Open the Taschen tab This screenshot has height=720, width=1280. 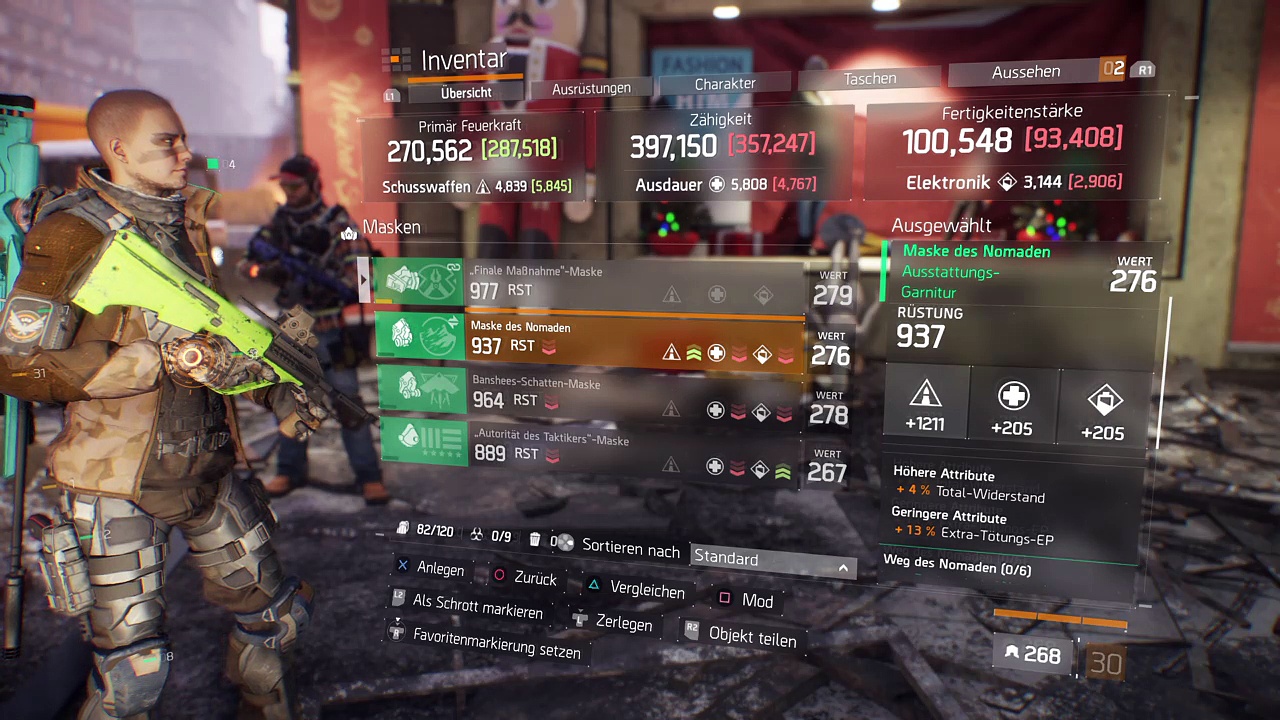coord(869,78)
